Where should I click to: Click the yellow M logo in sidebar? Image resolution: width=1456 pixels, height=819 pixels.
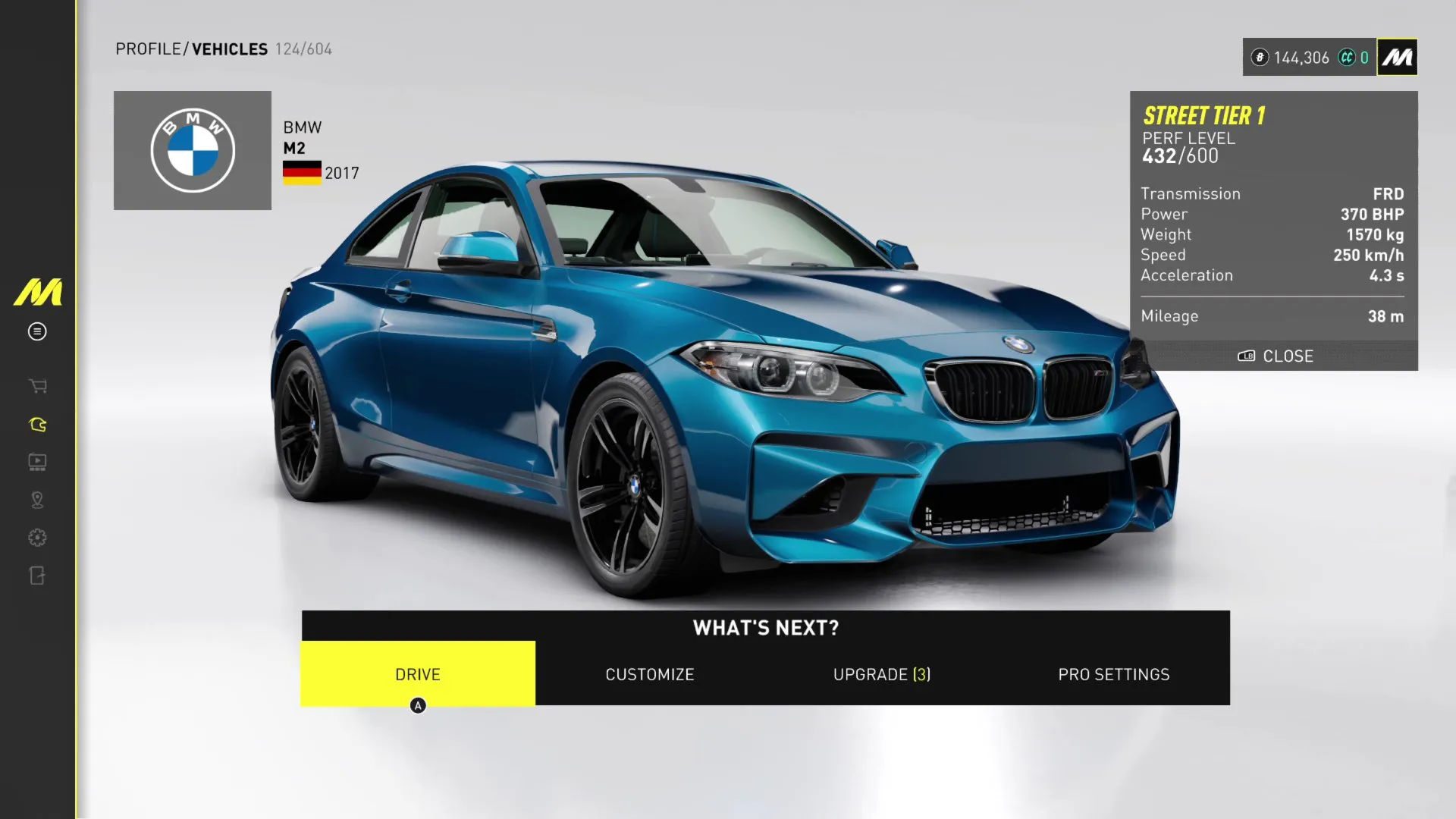tap(36, 291)
